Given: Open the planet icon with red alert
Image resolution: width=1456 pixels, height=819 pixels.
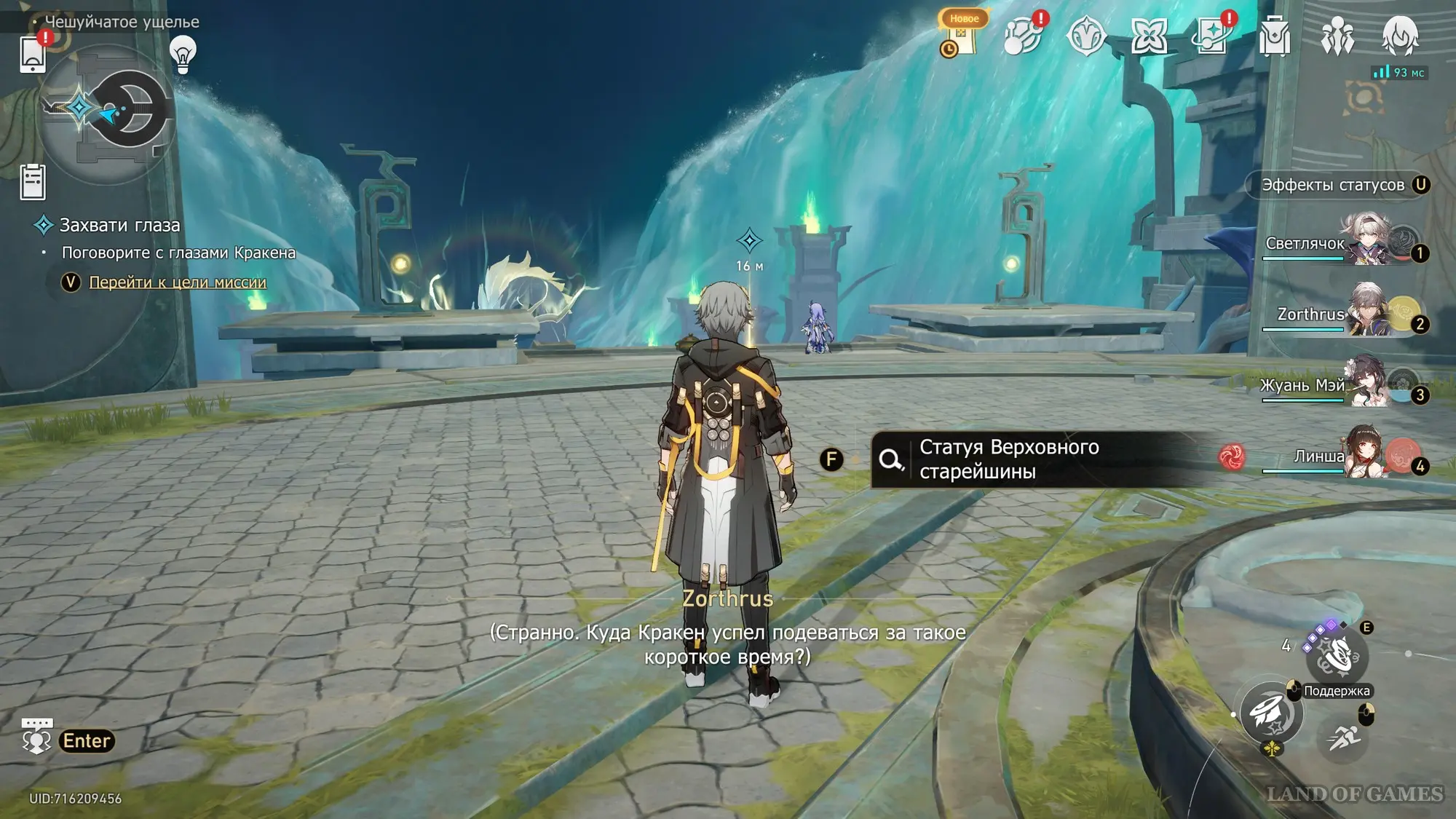Looking at the screenshot, I should pyautogui.click(x=1023, y=36).
